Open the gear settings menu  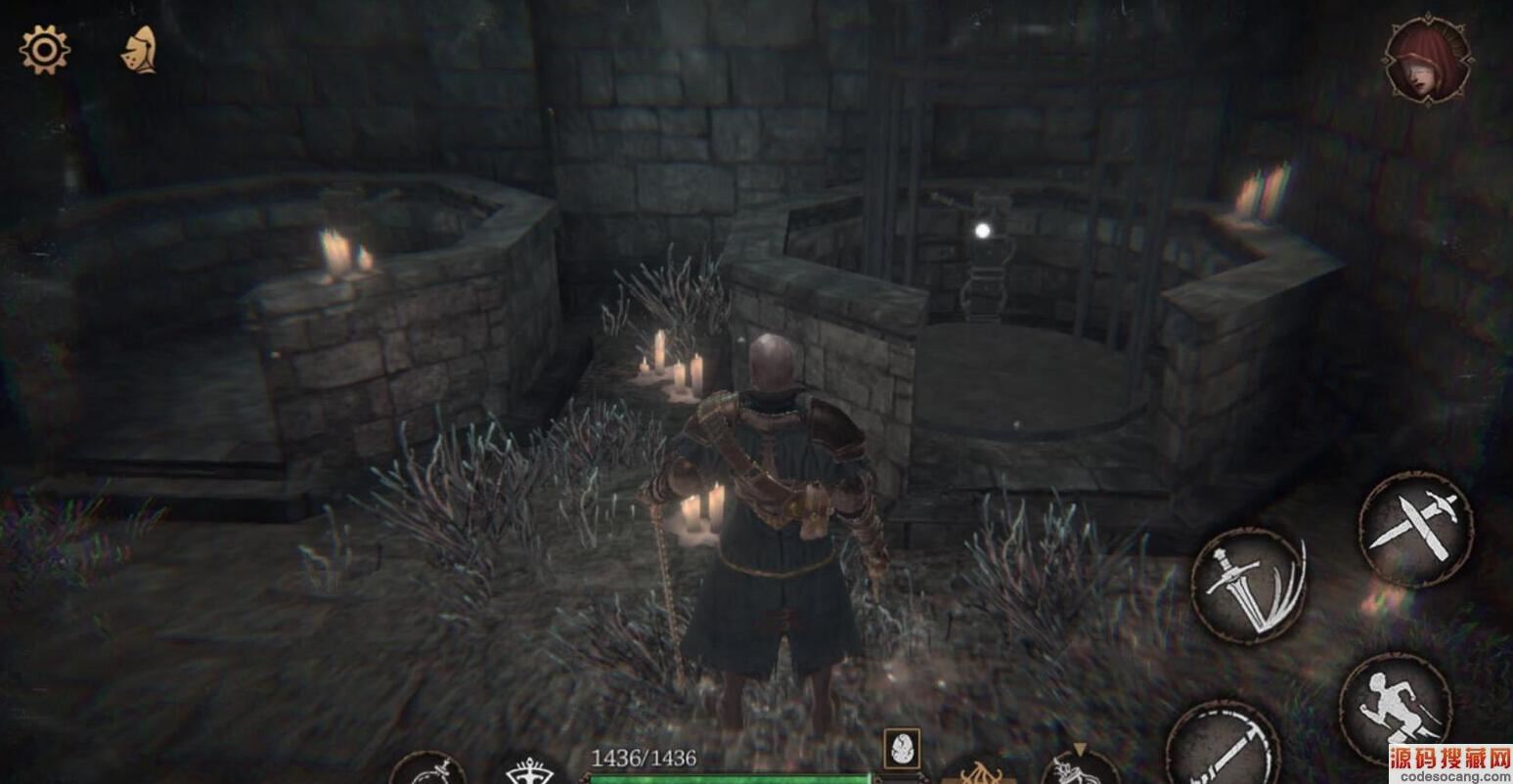(44, 50)
